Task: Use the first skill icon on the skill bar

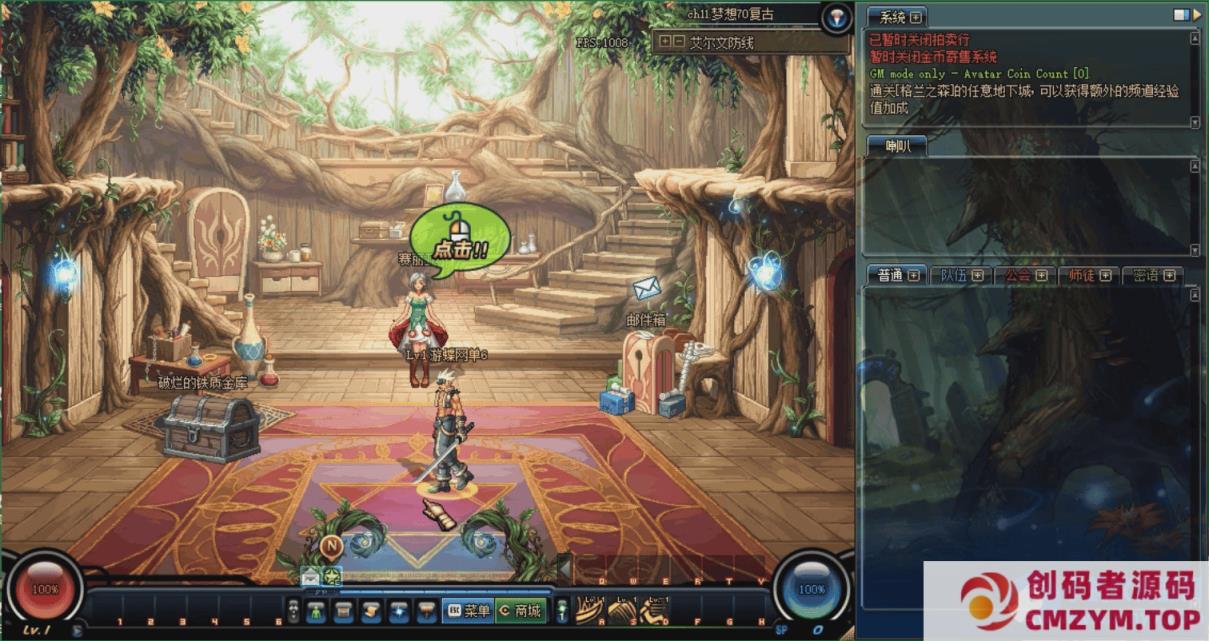Action: tap(588, 608)
